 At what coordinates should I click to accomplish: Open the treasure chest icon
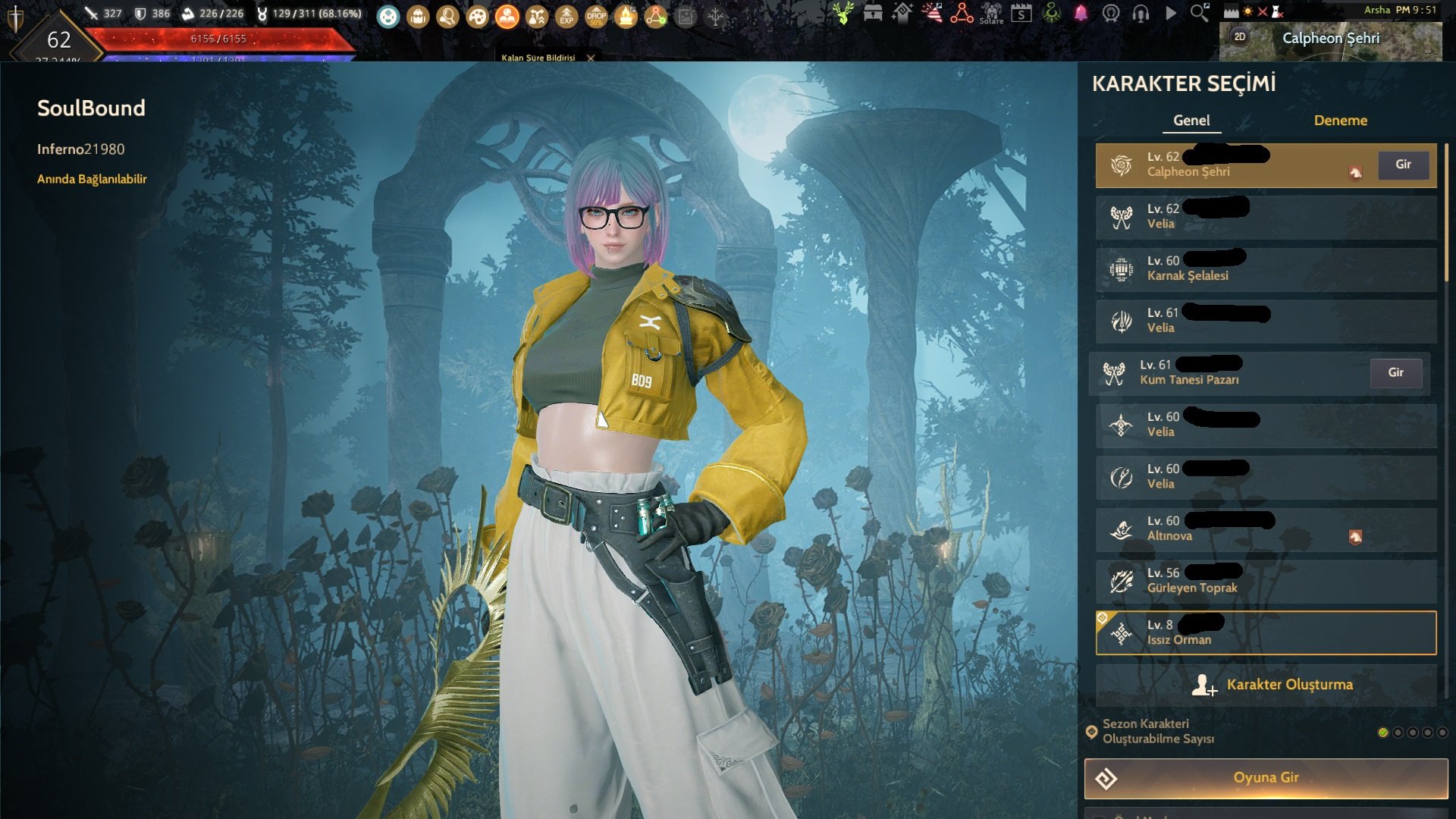coord(873,13)
